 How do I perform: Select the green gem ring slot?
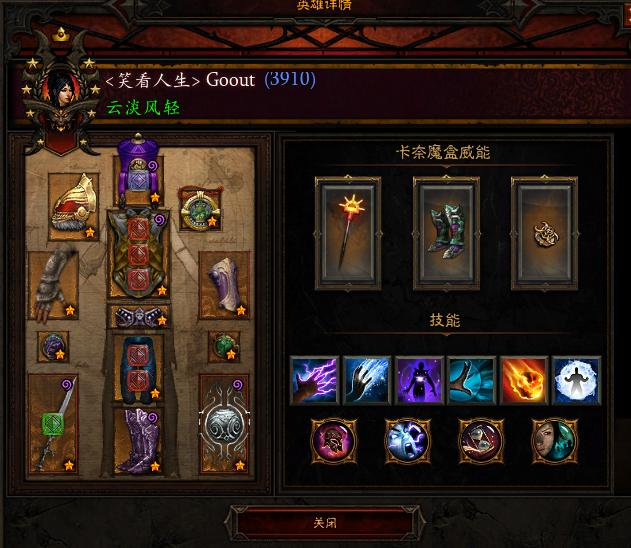point(223,347)
